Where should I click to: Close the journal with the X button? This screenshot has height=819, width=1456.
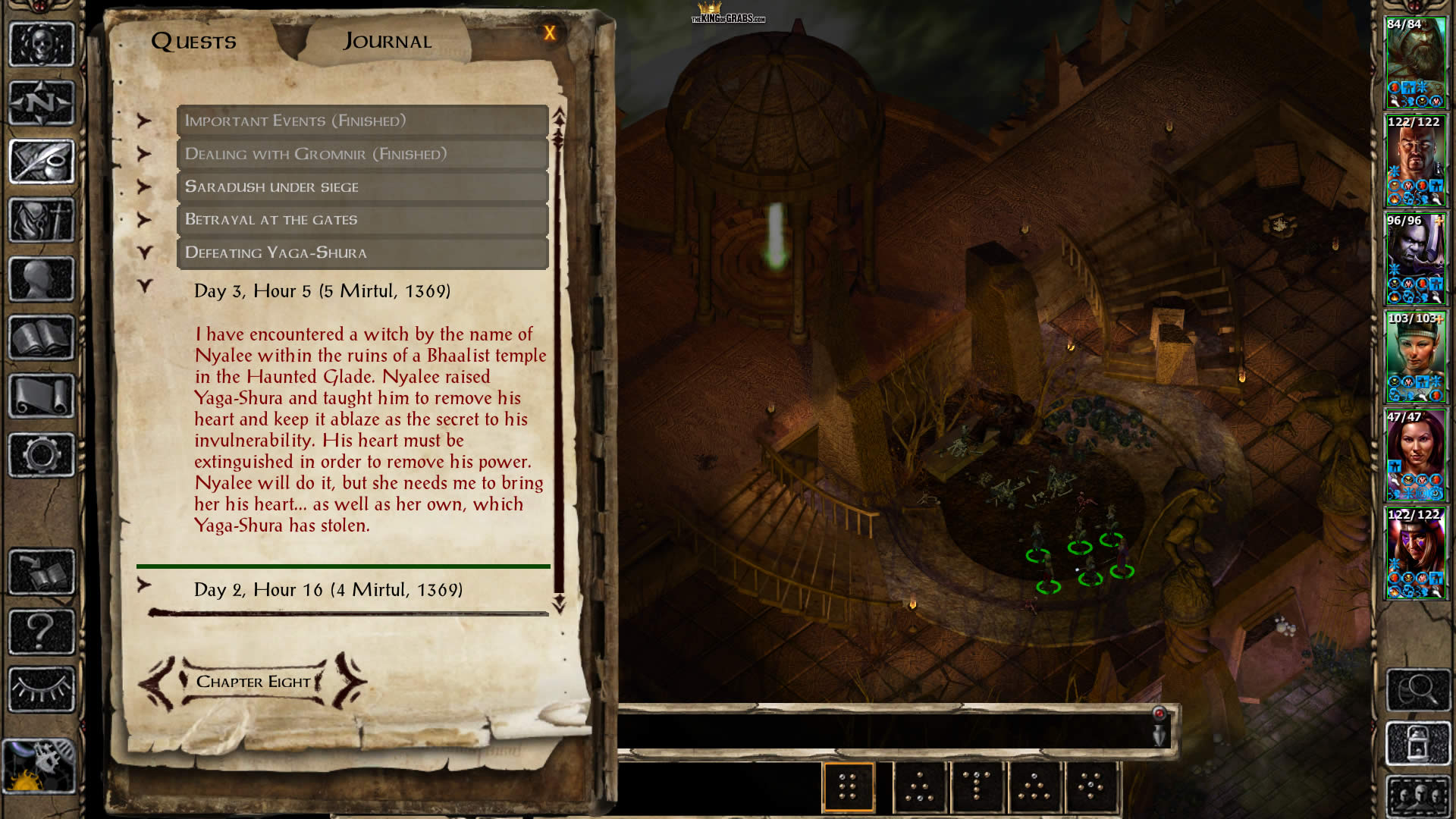(550, 33)
